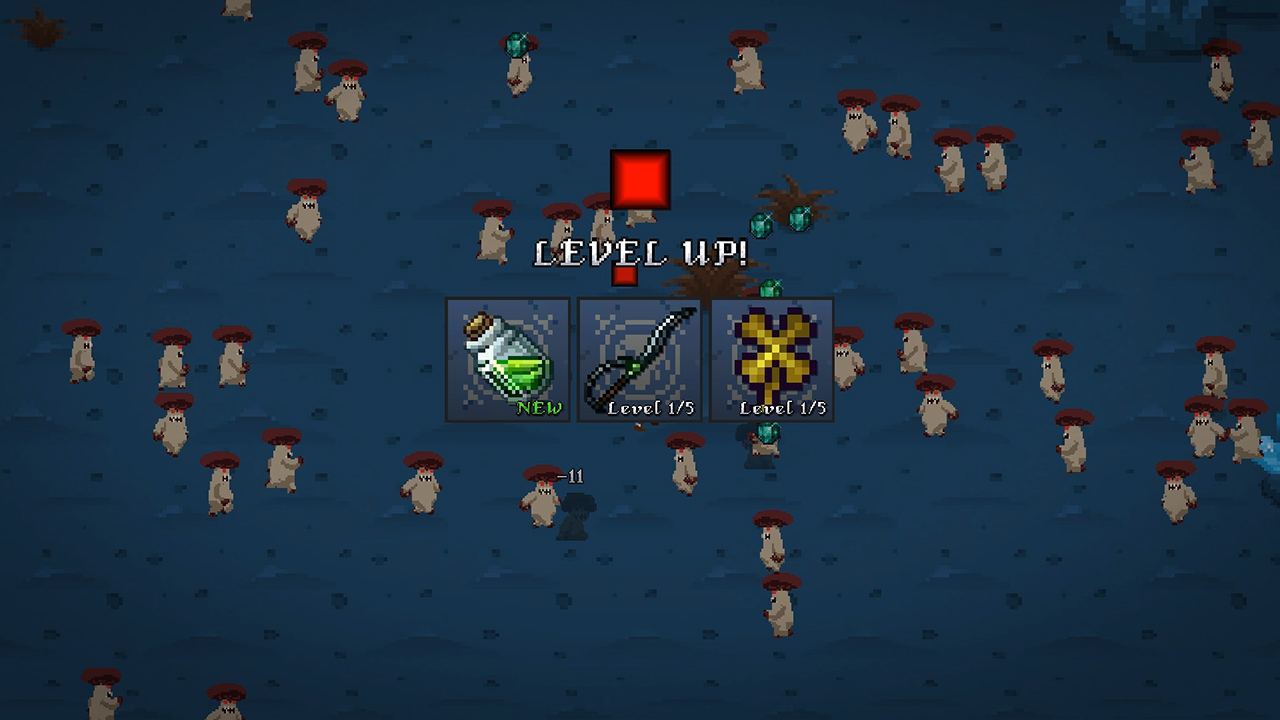The width and height of the screenshot is (1280, 720).
Task: Click the LEVEL UP! heading
Action: [x=640, y=253]
